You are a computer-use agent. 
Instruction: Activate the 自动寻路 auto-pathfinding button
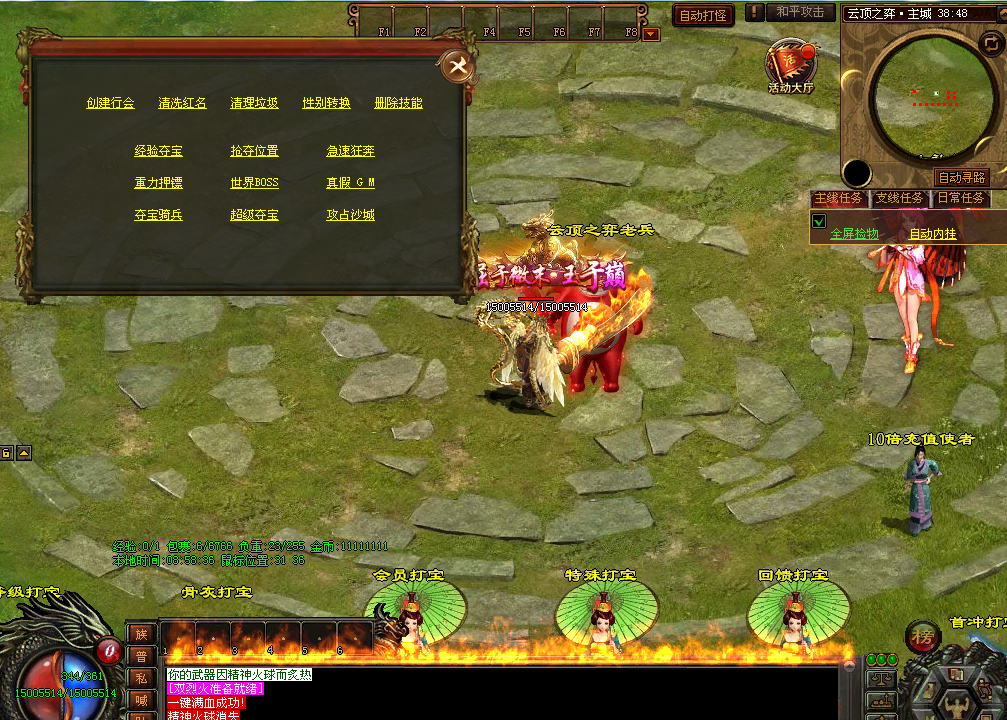(x=961, y=177)
